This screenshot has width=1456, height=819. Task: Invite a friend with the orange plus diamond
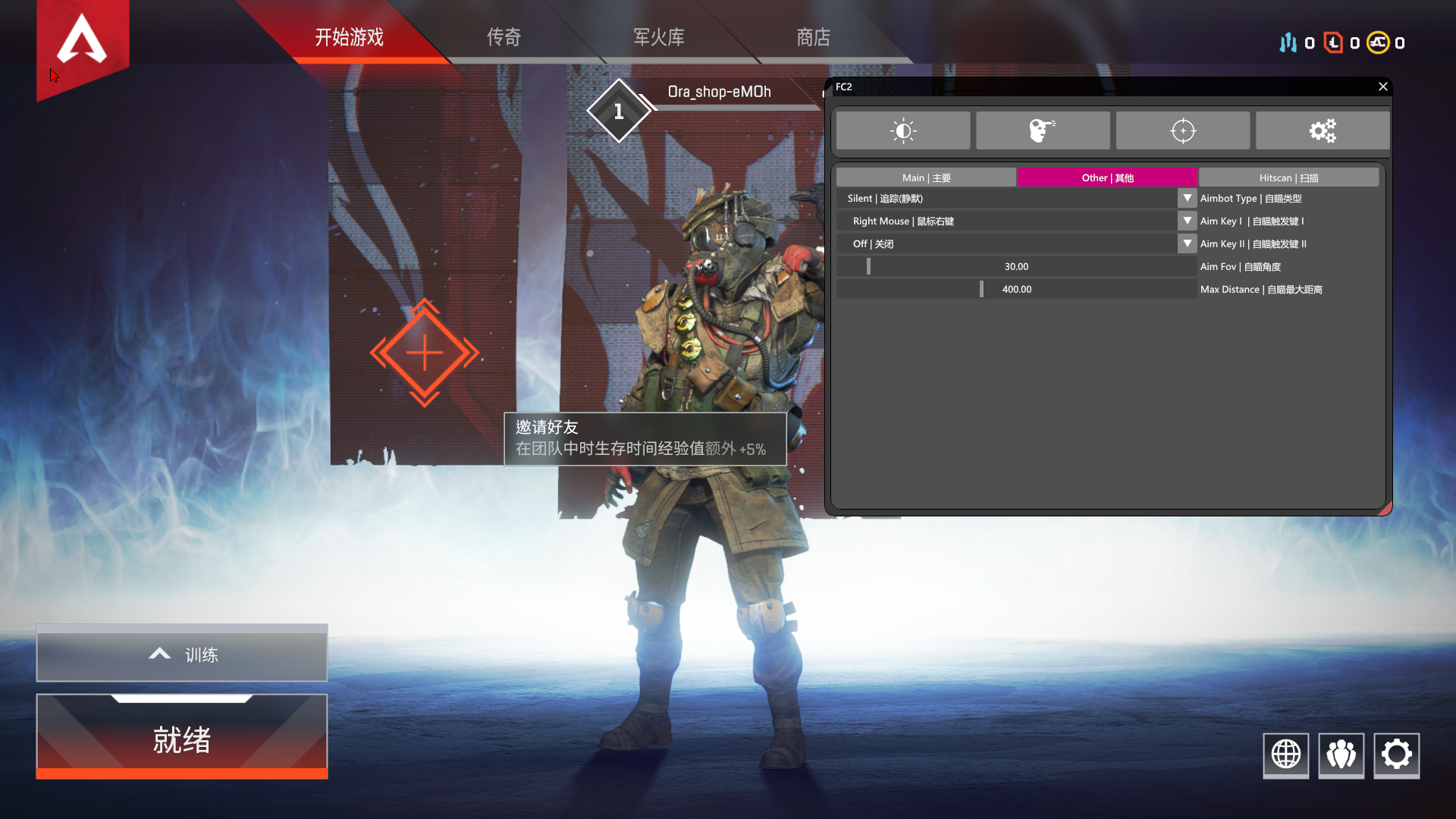[x=425, y=353]
